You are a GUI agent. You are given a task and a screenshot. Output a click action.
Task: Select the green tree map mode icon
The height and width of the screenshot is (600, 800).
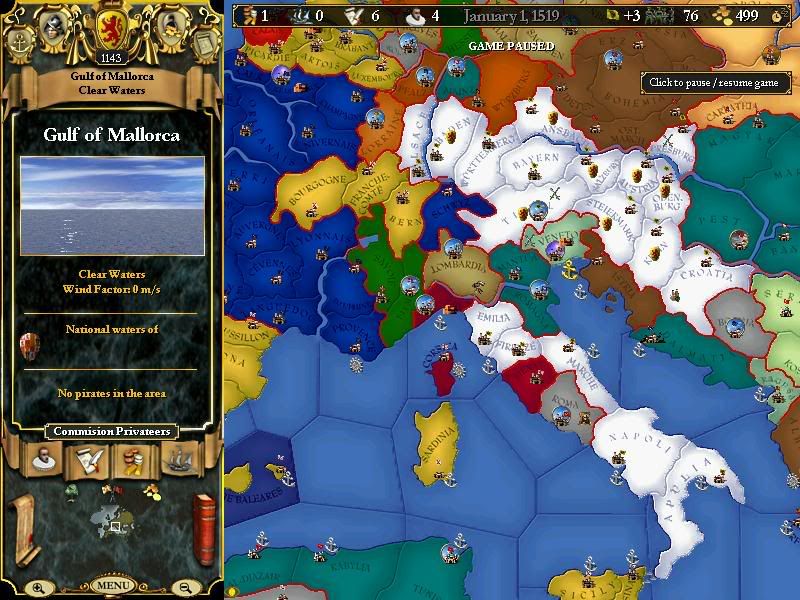pos(71,491)
